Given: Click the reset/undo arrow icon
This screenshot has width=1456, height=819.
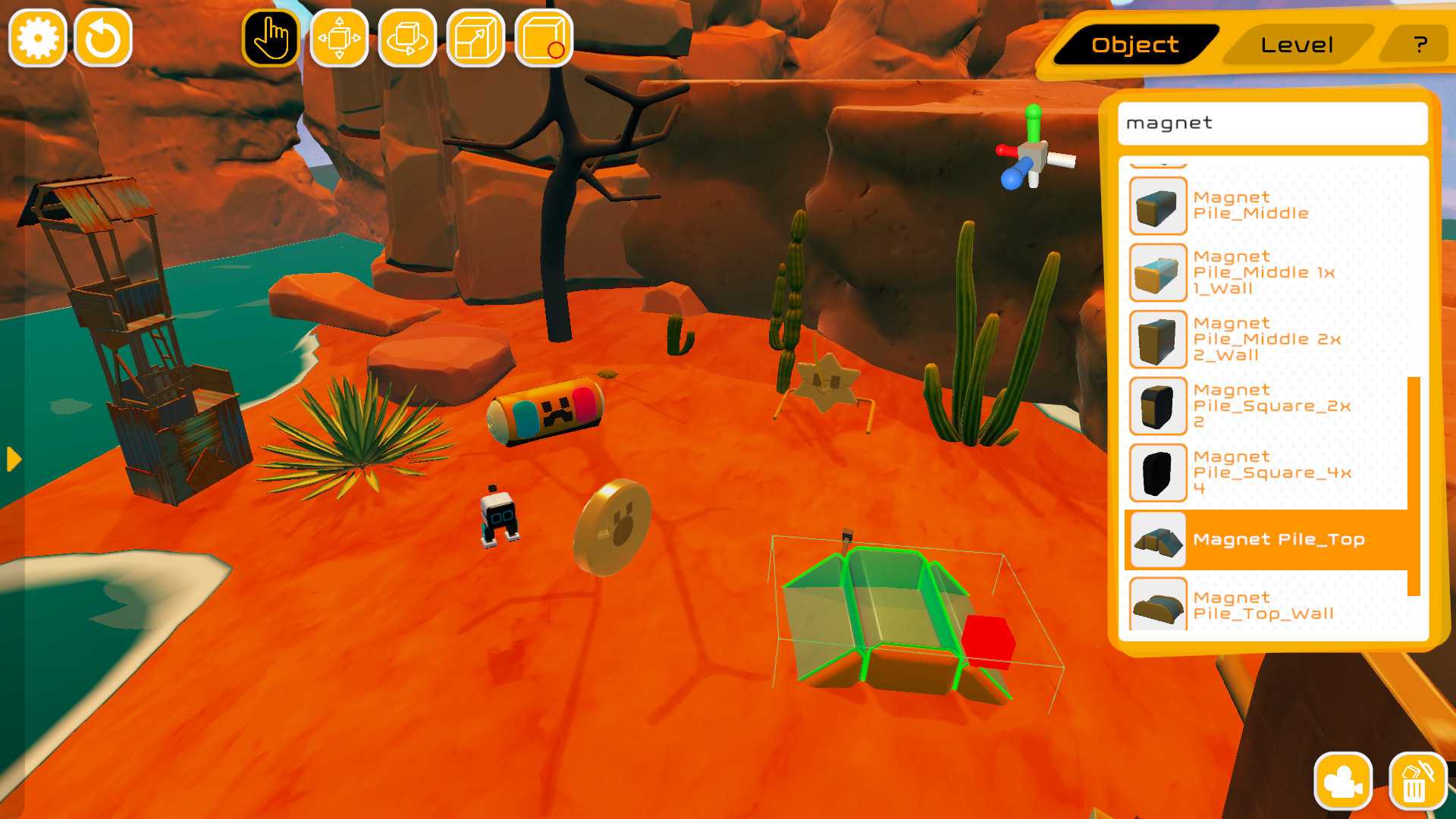Looking at the screenshot, I should [104, 36].
